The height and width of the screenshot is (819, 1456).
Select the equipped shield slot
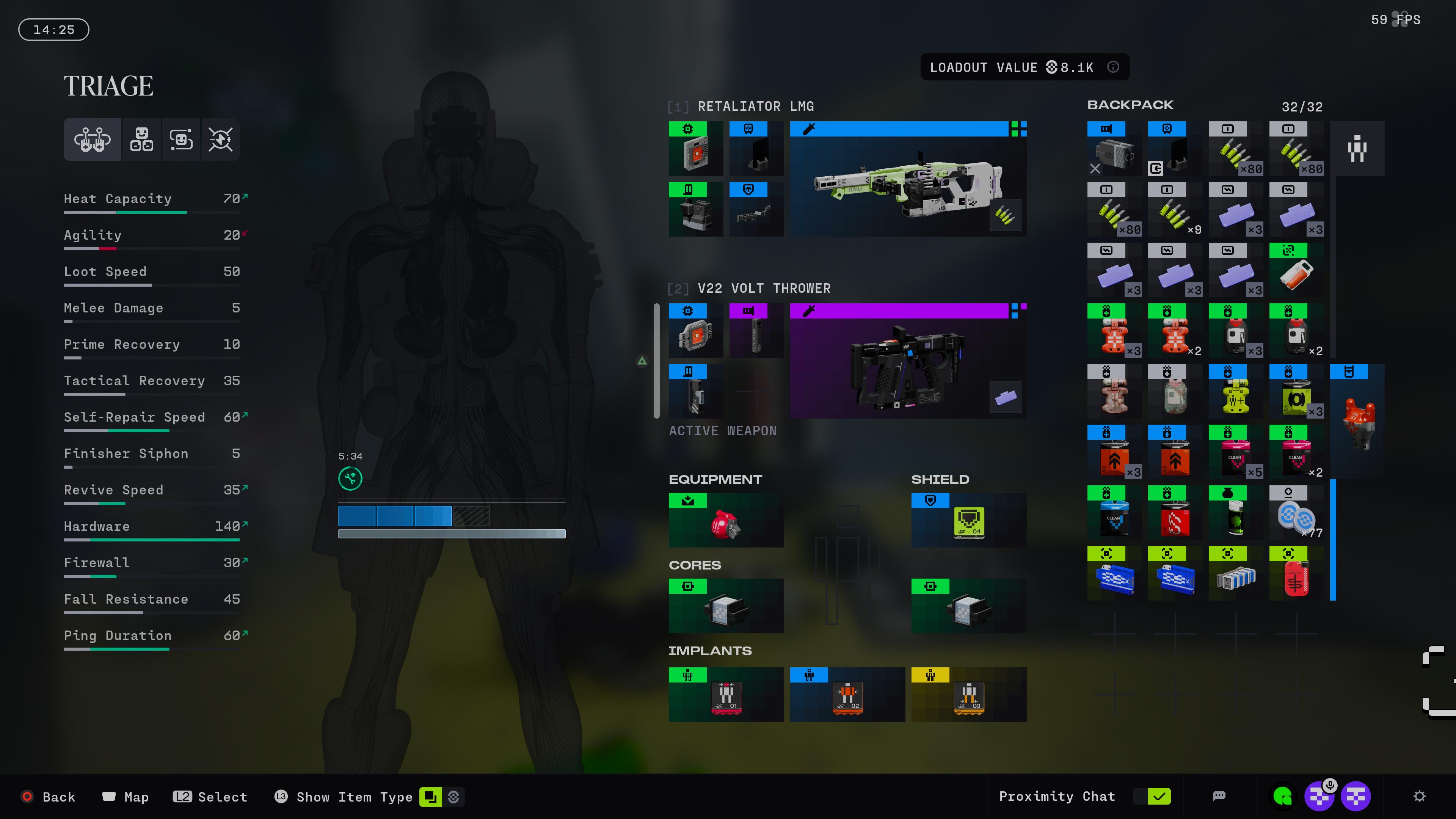pyautogui.click(x=968, y=520)
